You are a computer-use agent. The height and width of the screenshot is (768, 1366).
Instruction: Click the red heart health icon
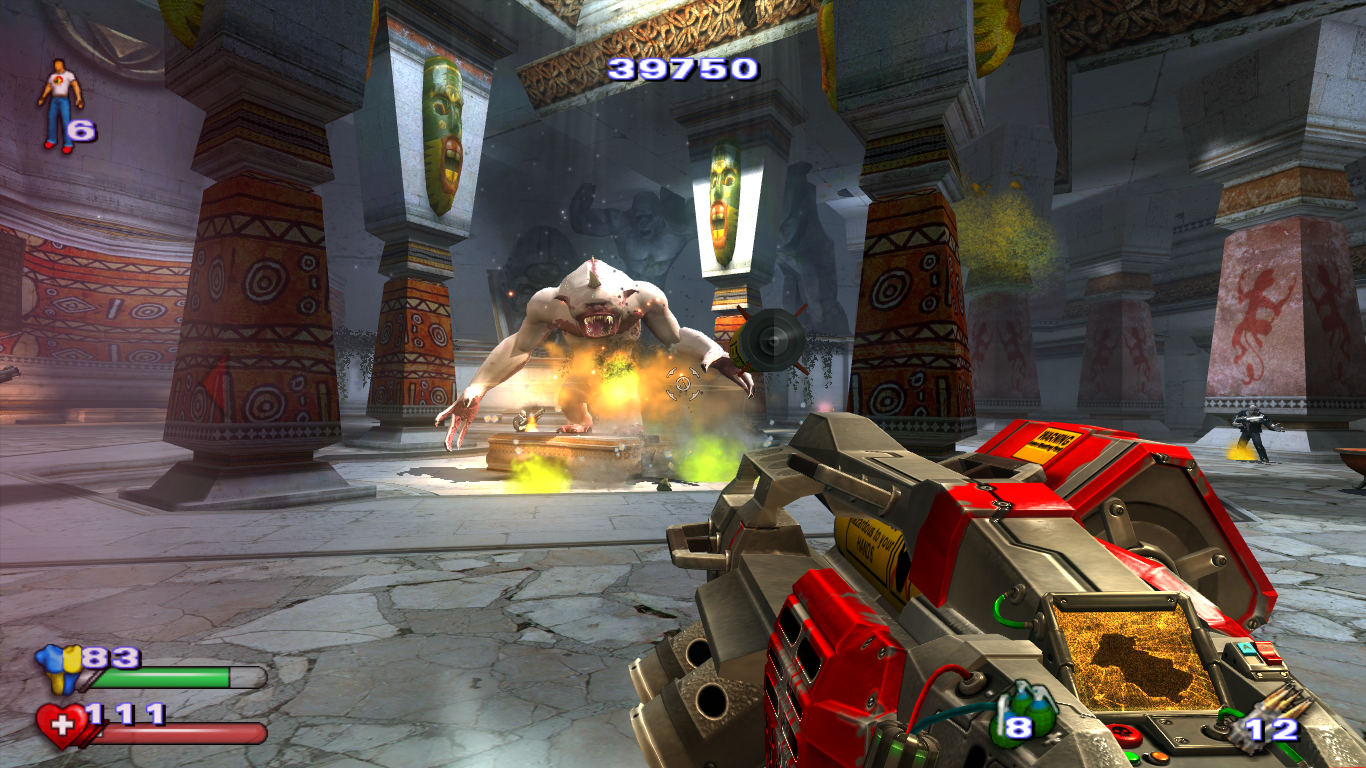[60, 725]
